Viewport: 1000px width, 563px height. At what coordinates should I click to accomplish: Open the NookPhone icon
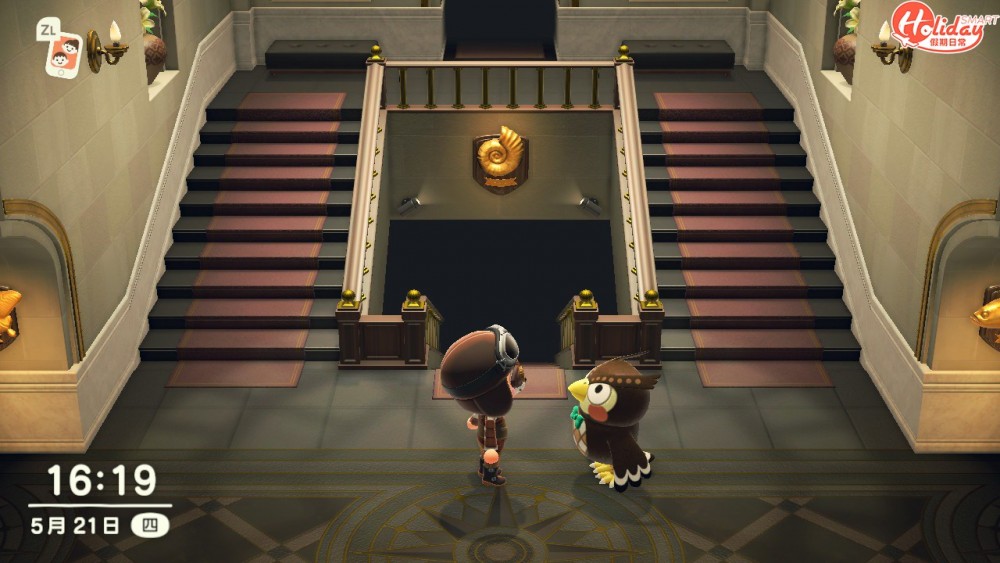[x=65, y=53]
